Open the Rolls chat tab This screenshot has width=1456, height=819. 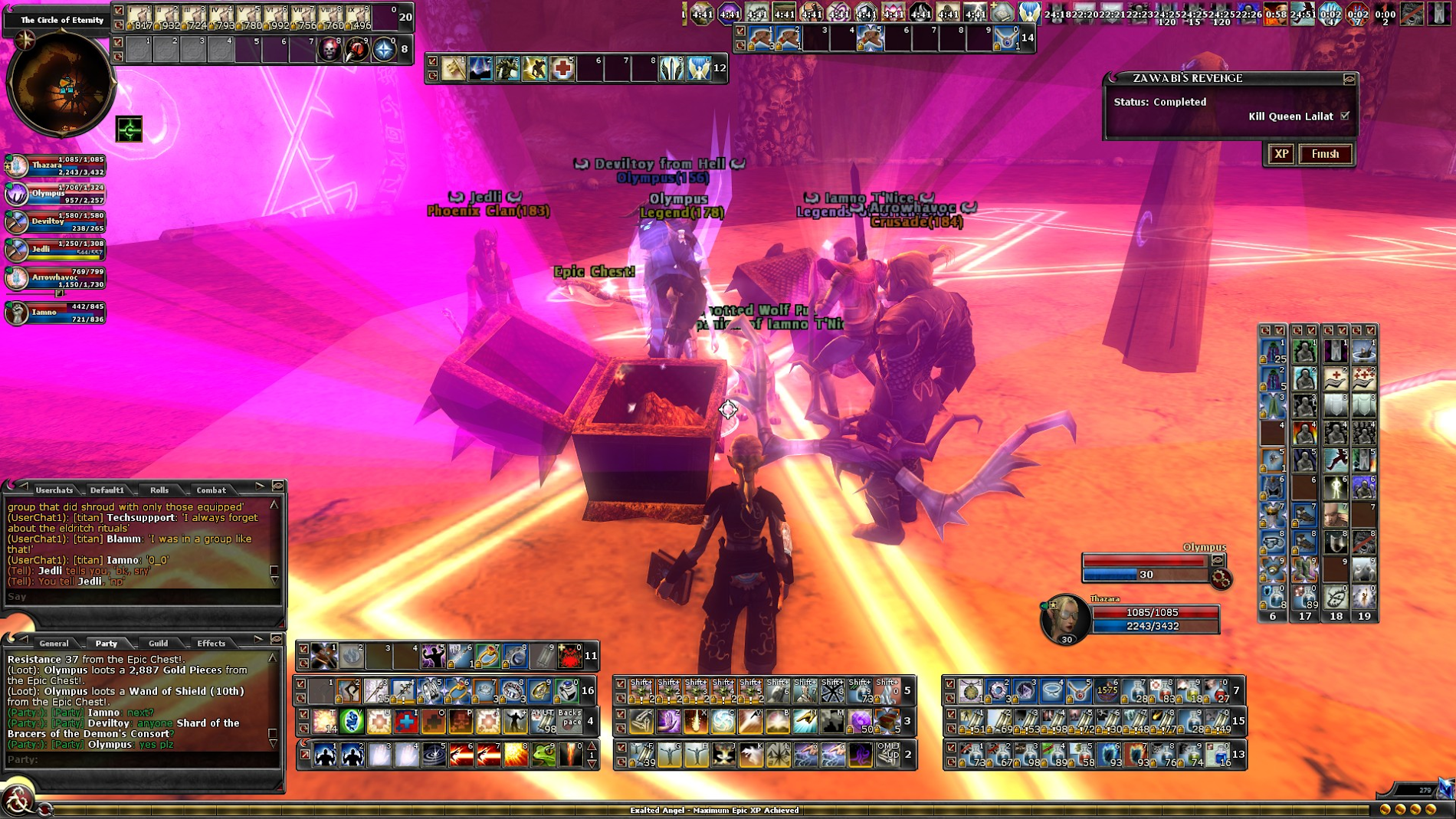pyautogui.click(x=159, y=490)
